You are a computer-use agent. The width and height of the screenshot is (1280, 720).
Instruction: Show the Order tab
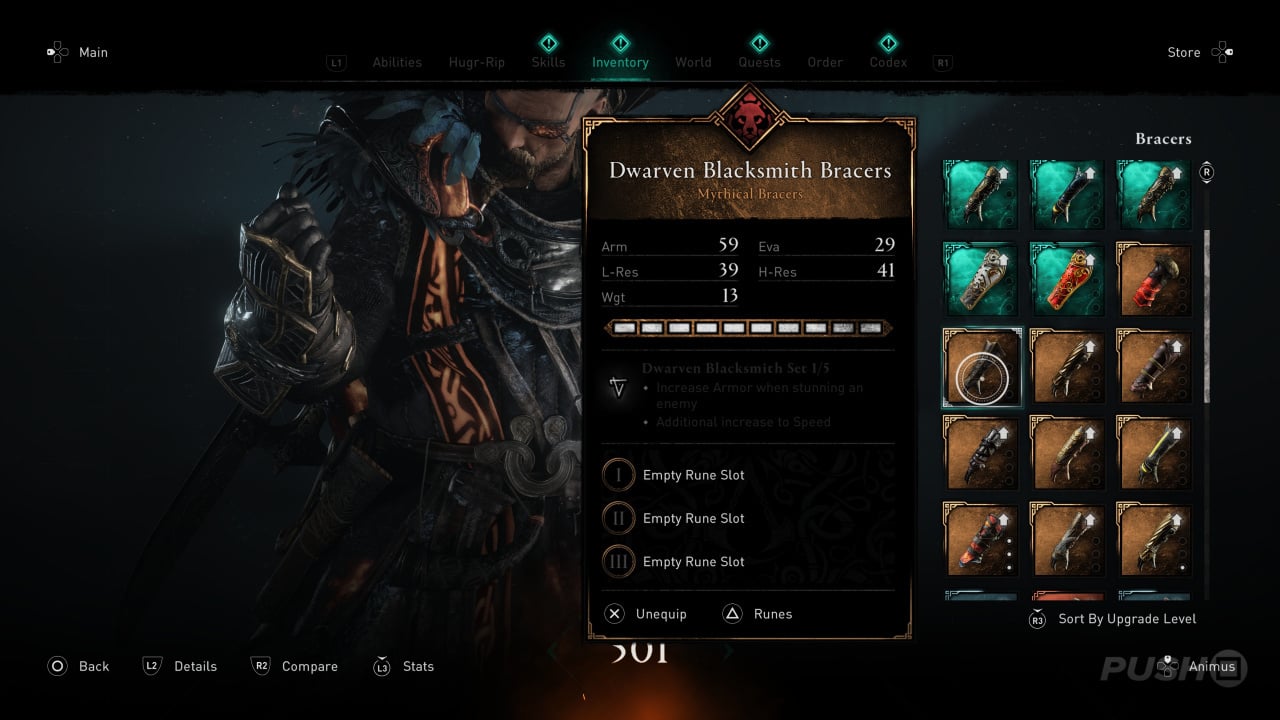(x=825, y=62)
